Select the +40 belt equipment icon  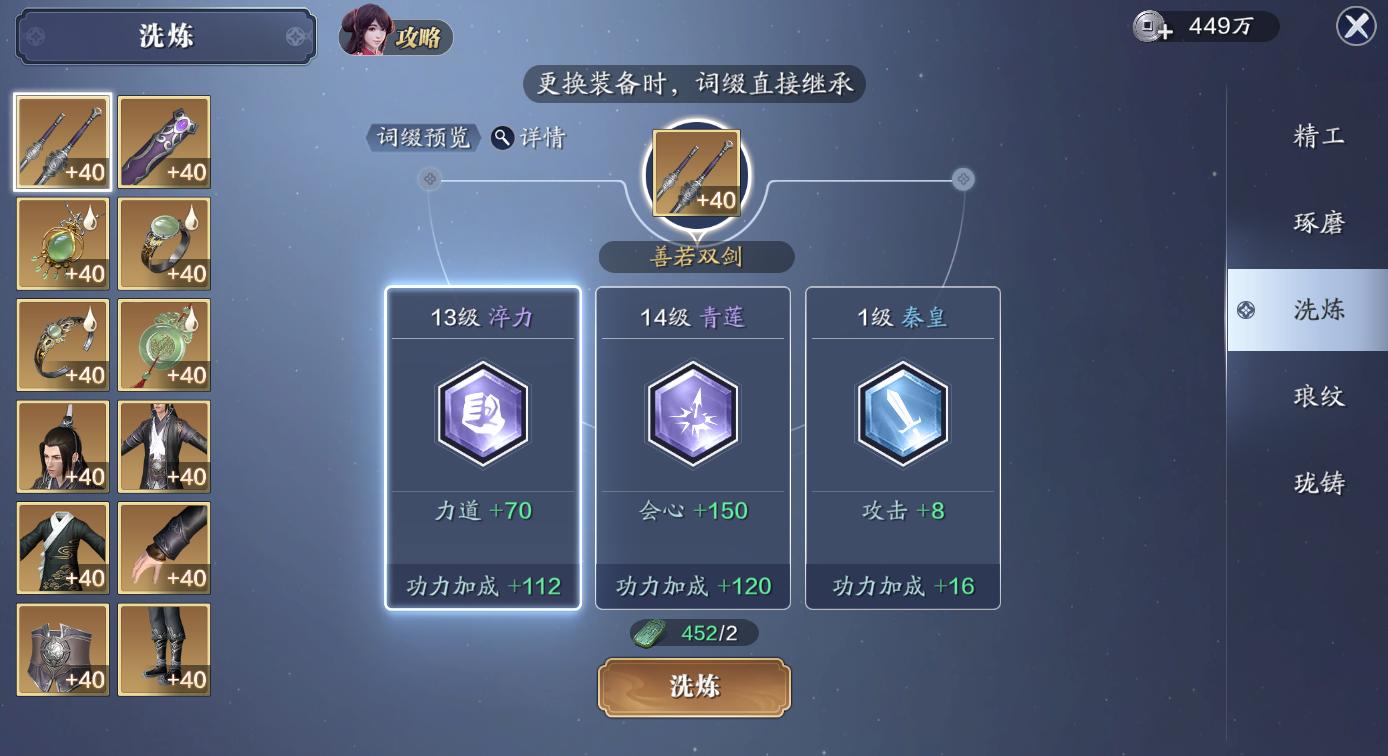coord(62,649)
